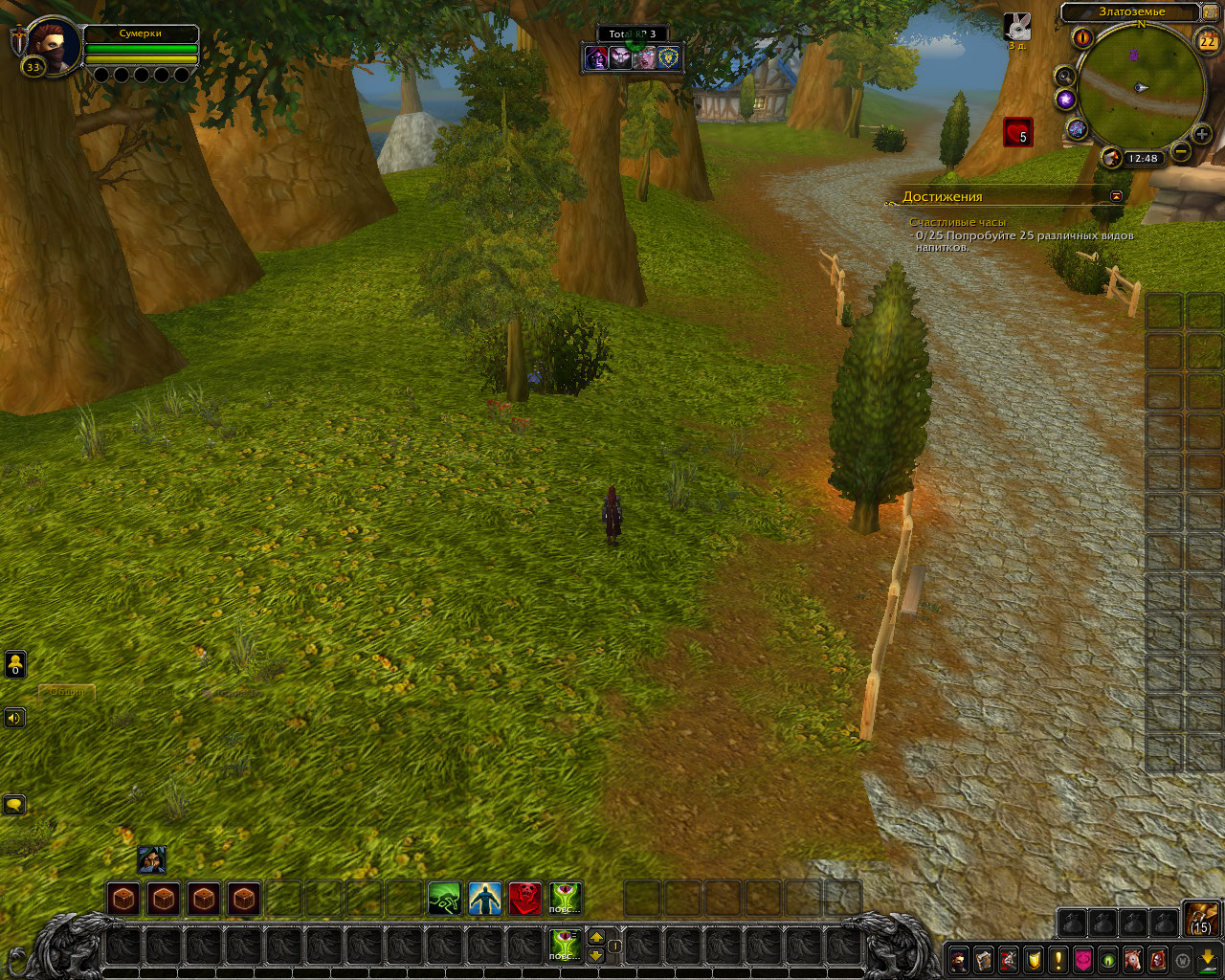
Task: Open the backpack showing 15 free slots
Action: (1201, 918)
